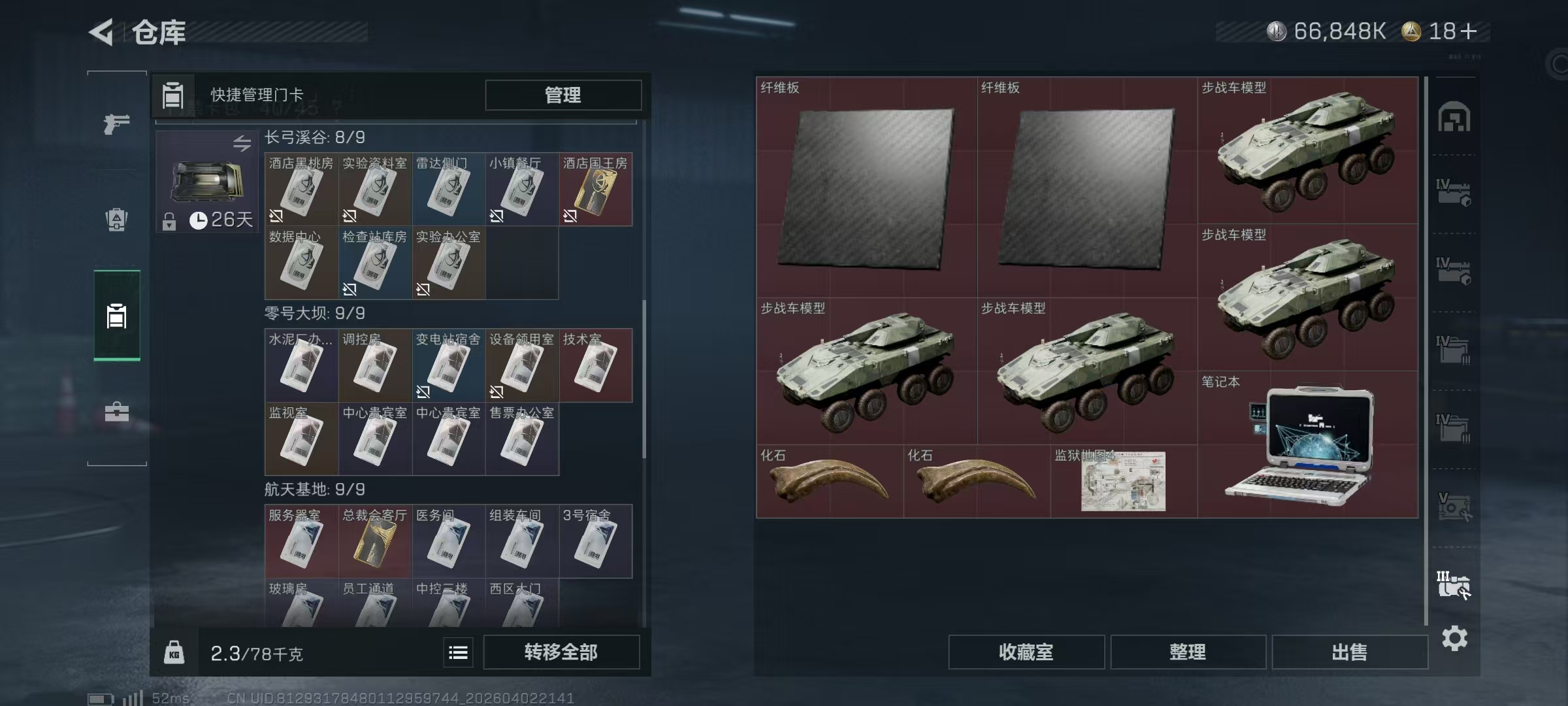Select the 总裁会客厅 gold keycard
The width and height of the screenshot is (1568, 706).
tap(374, 542)
